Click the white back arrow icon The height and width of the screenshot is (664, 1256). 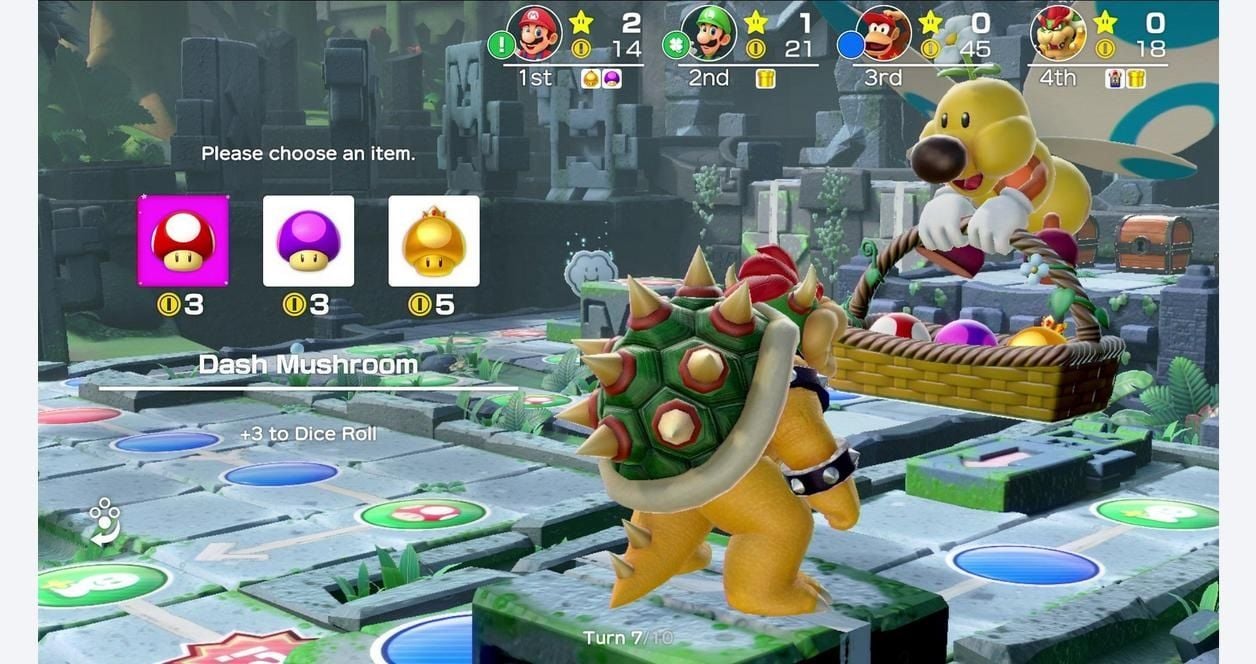[104, 522]
